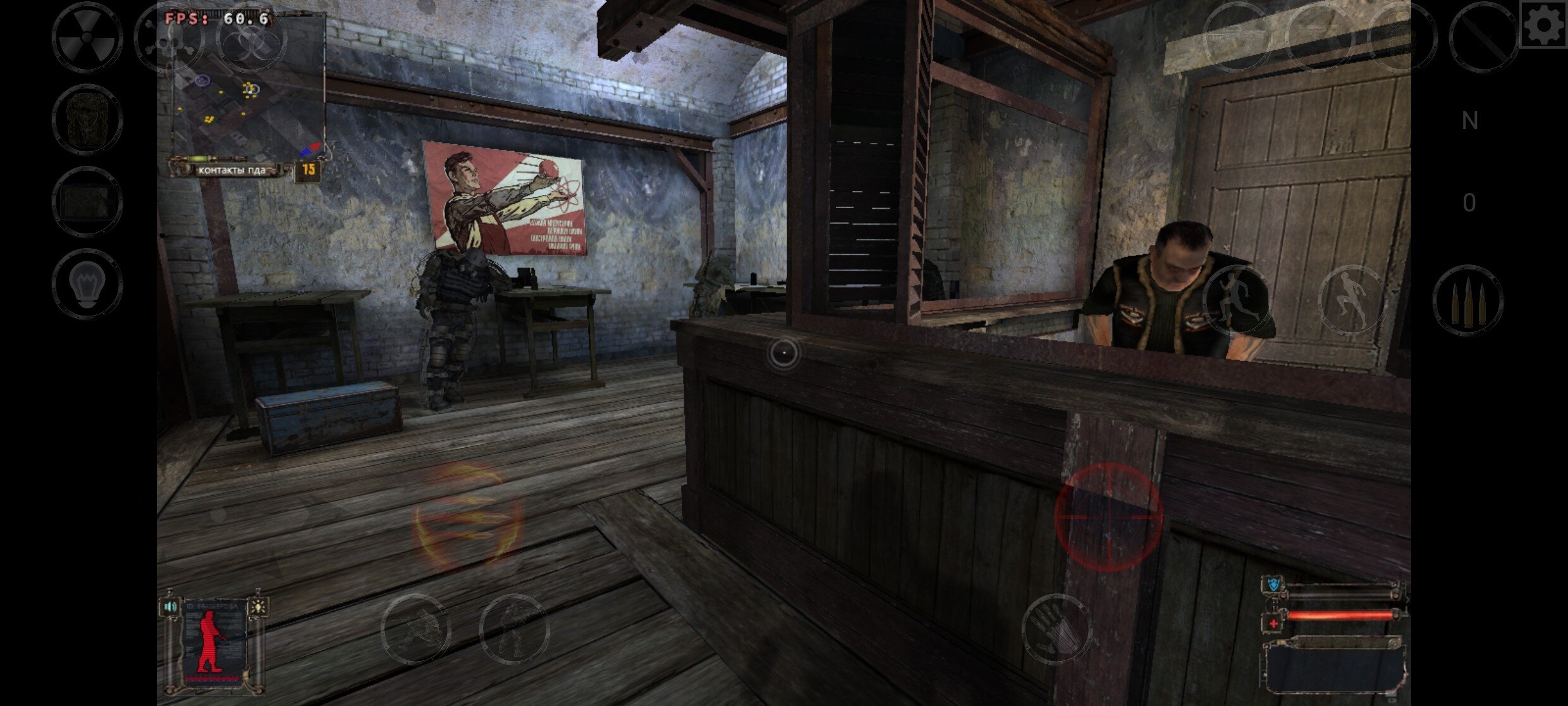Tap the three bullets ammo button
The width and height of the screenshot is (1568, 706).
[x=1467, y=300]
